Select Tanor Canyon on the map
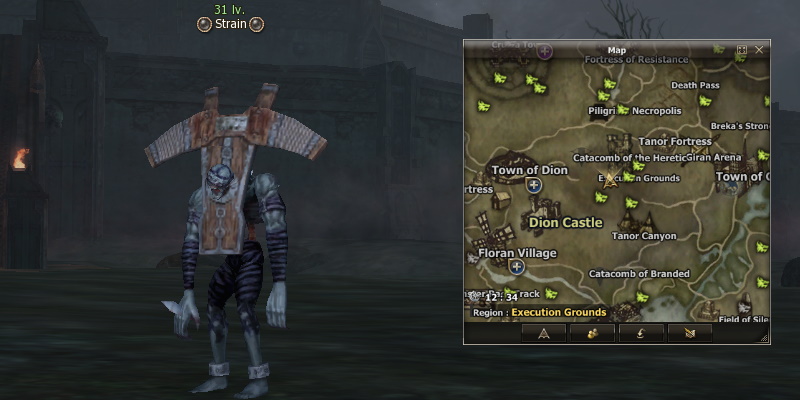This screenshot has width=800, height=400. coord(644,236)
